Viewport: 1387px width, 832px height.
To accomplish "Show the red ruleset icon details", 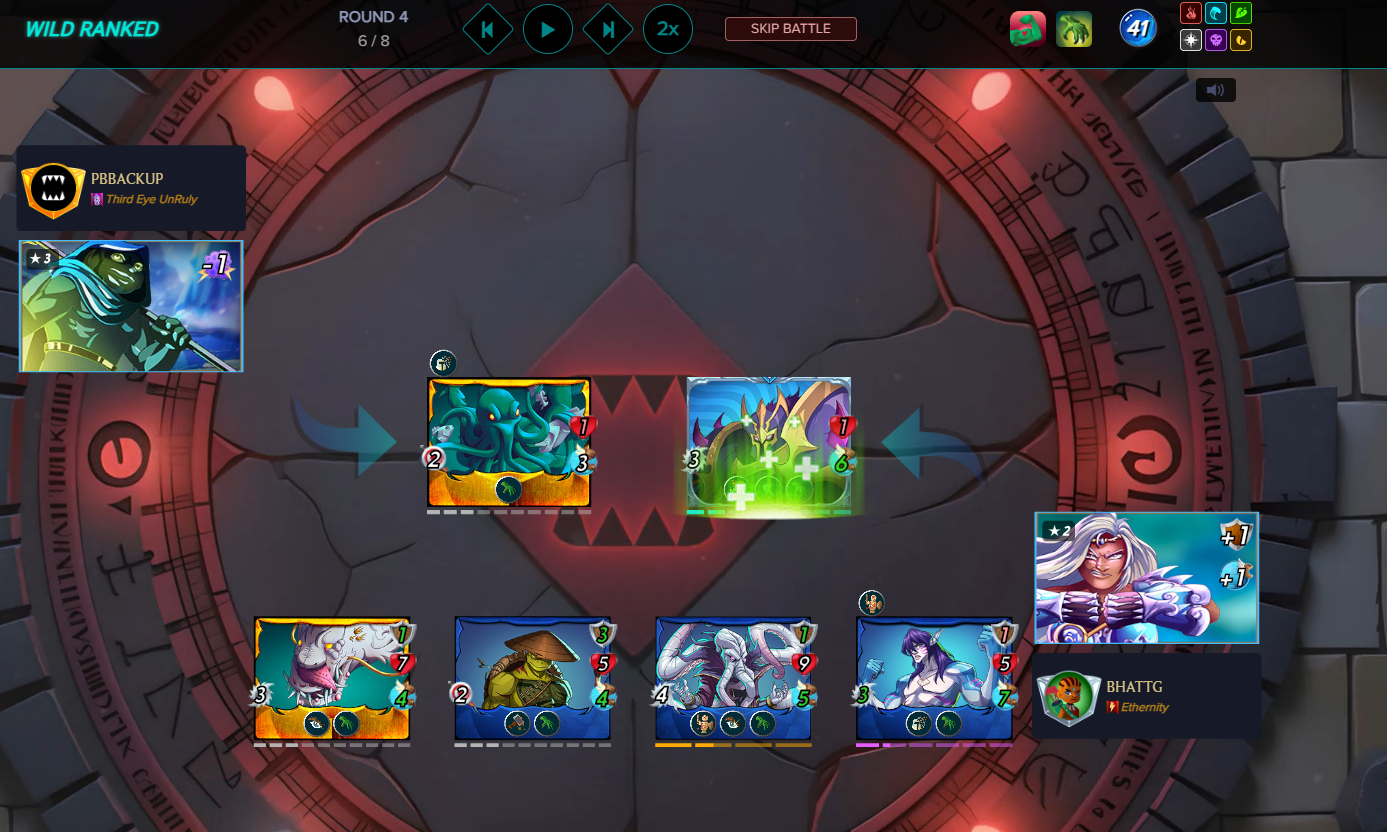I will pos(1028,30).
